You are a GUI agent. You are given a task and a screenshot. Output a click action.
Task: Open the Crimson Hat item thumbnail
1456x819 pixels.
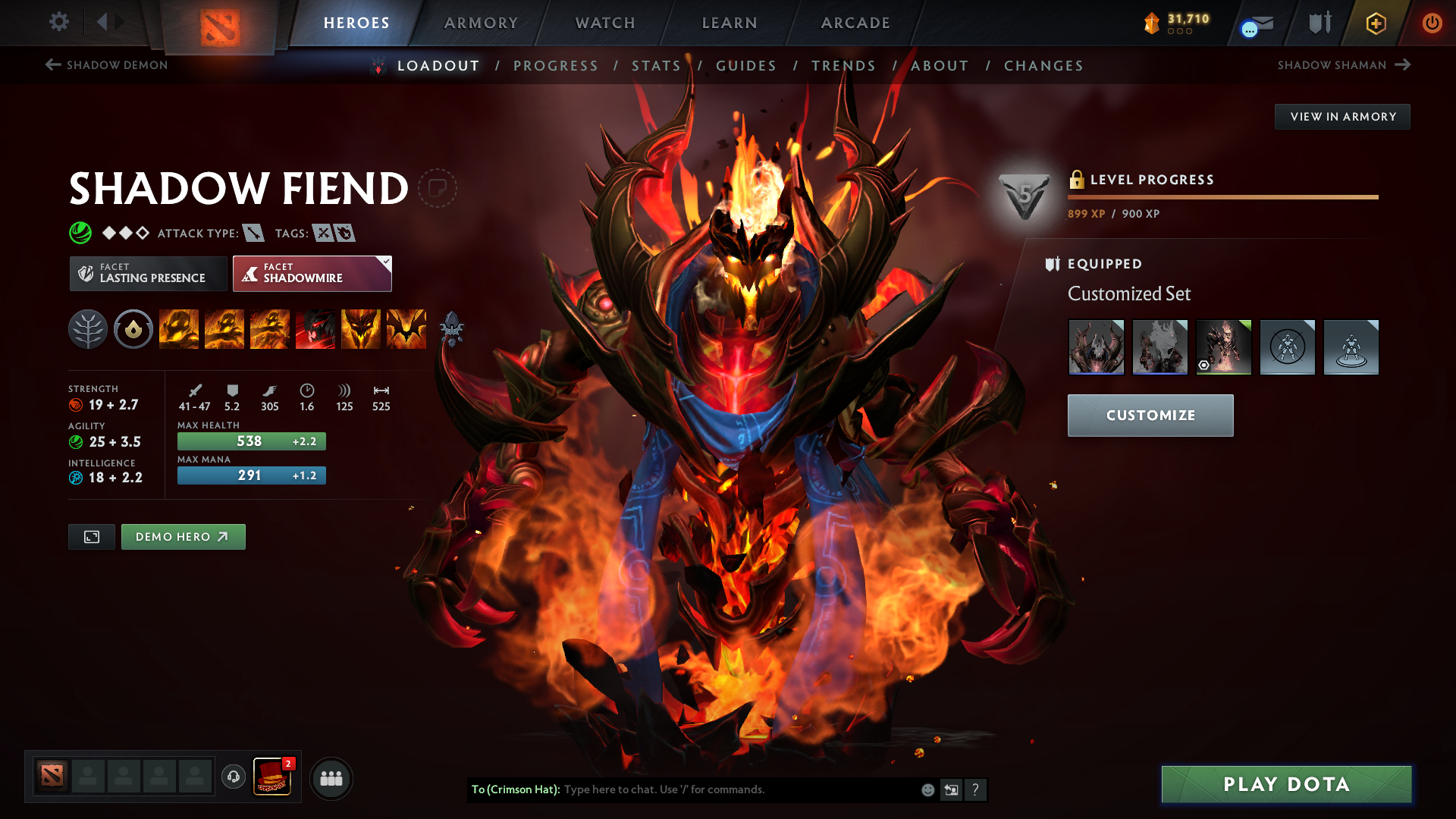click(271, 776)
